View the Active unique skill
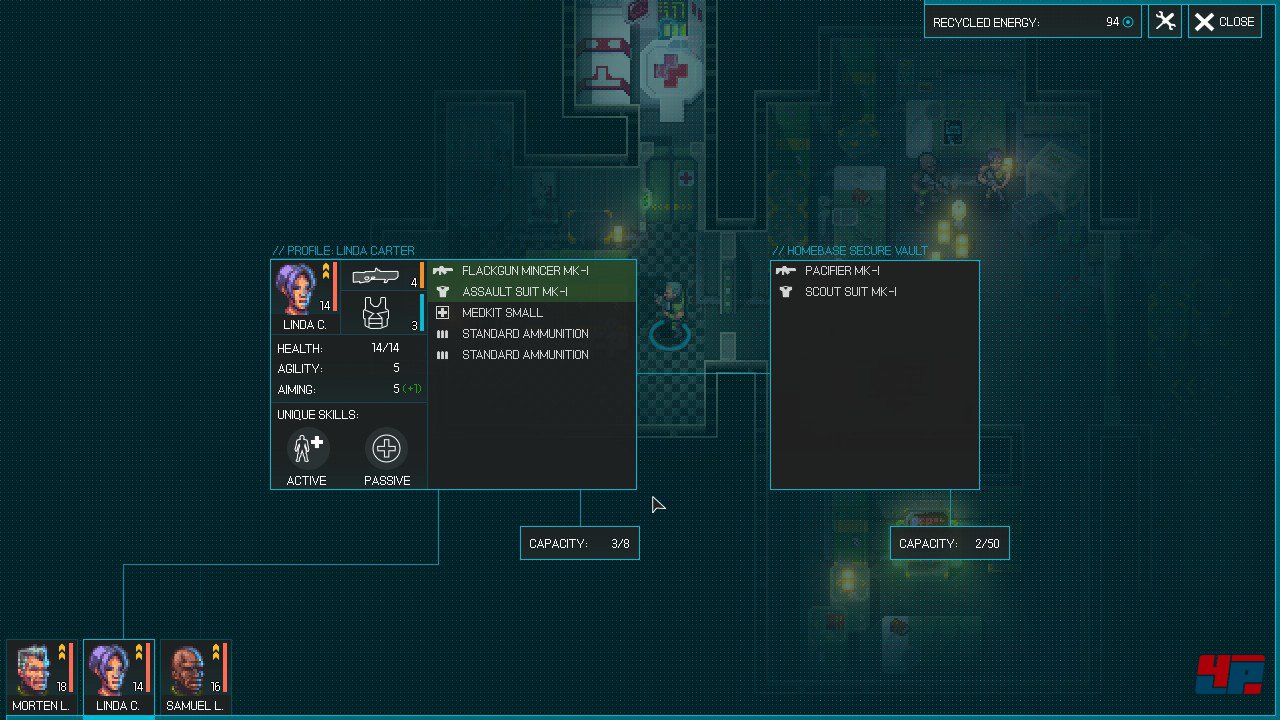The image size is (1280, 720). click(x=306, y=449)
